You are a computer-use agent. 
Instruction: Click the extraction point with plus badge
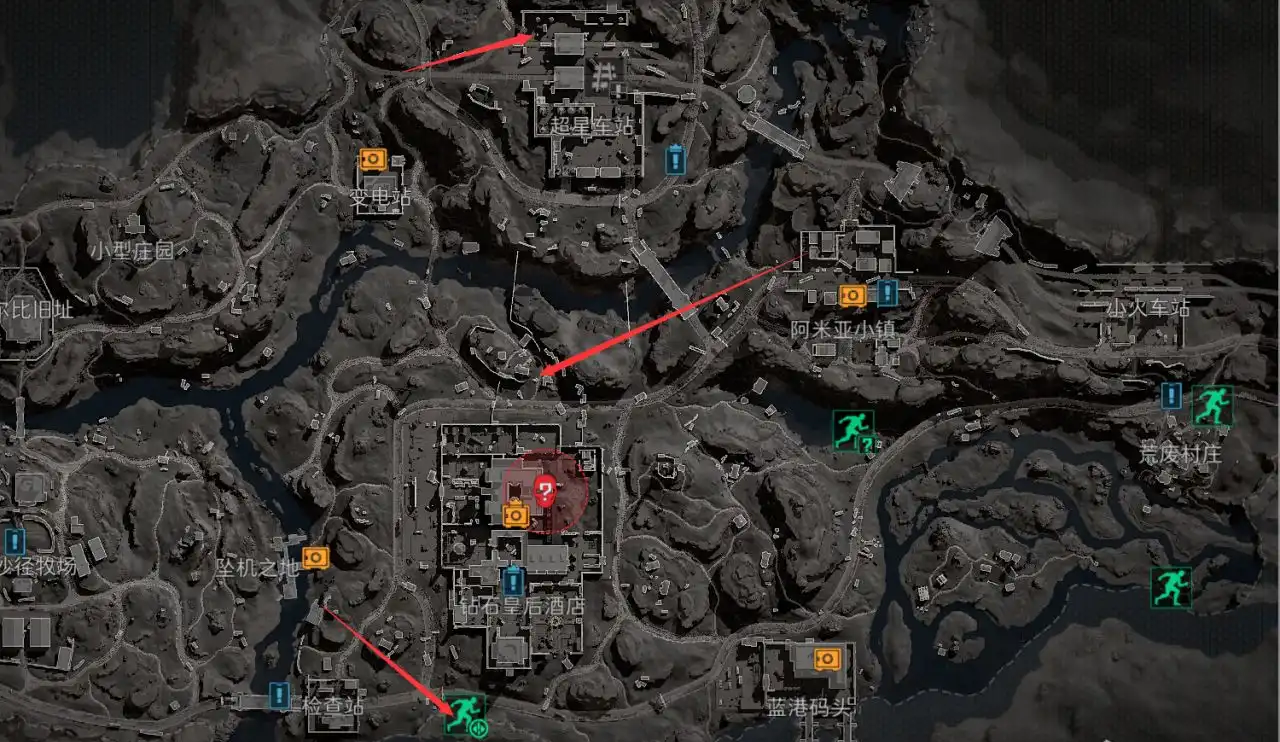point(464,714)
